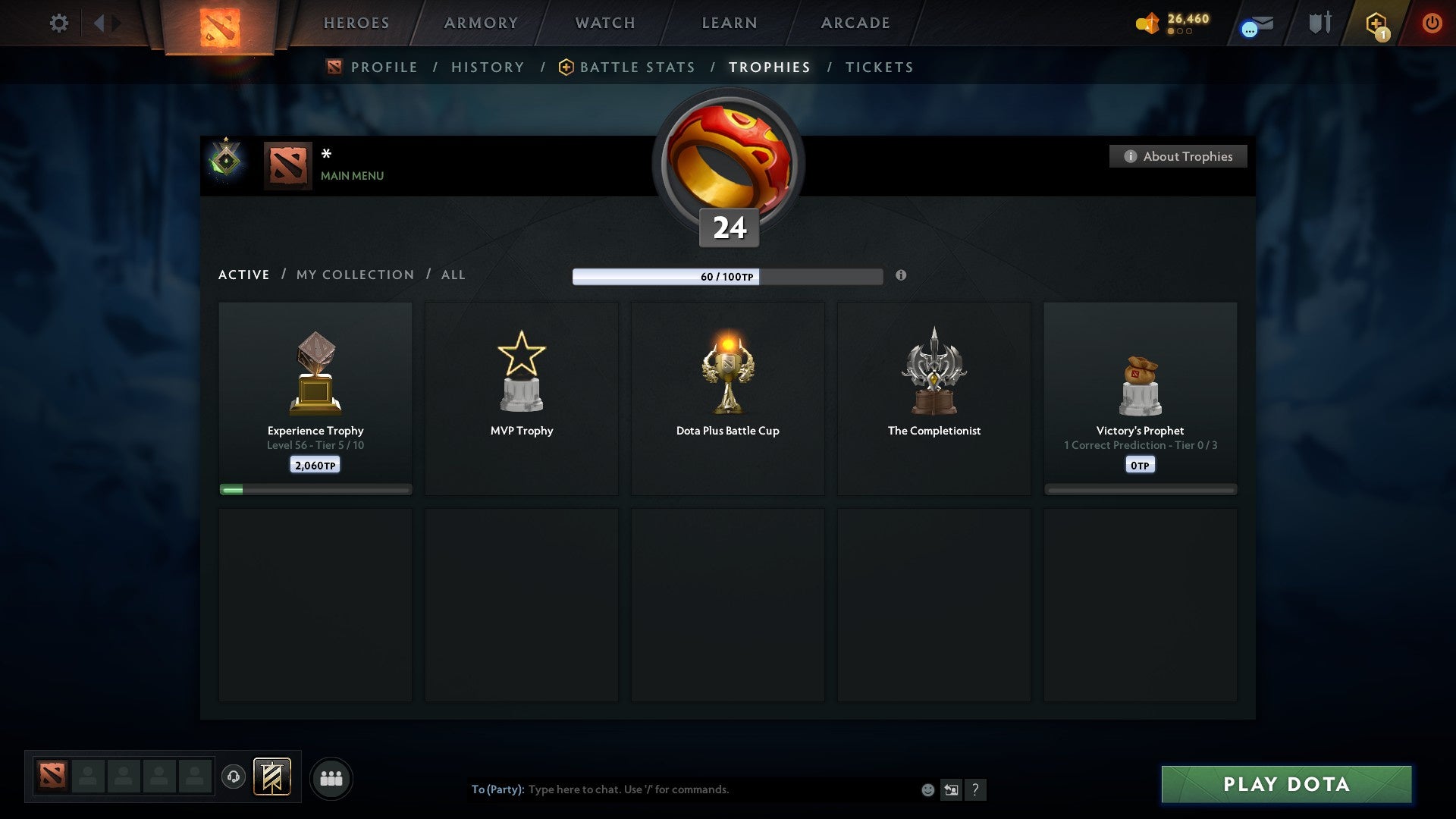Image resolution: width=1456 pixels, height=819 pixels.
Task: Switch to the MY COLLECTION tab
Action: (x=354, y=275)
